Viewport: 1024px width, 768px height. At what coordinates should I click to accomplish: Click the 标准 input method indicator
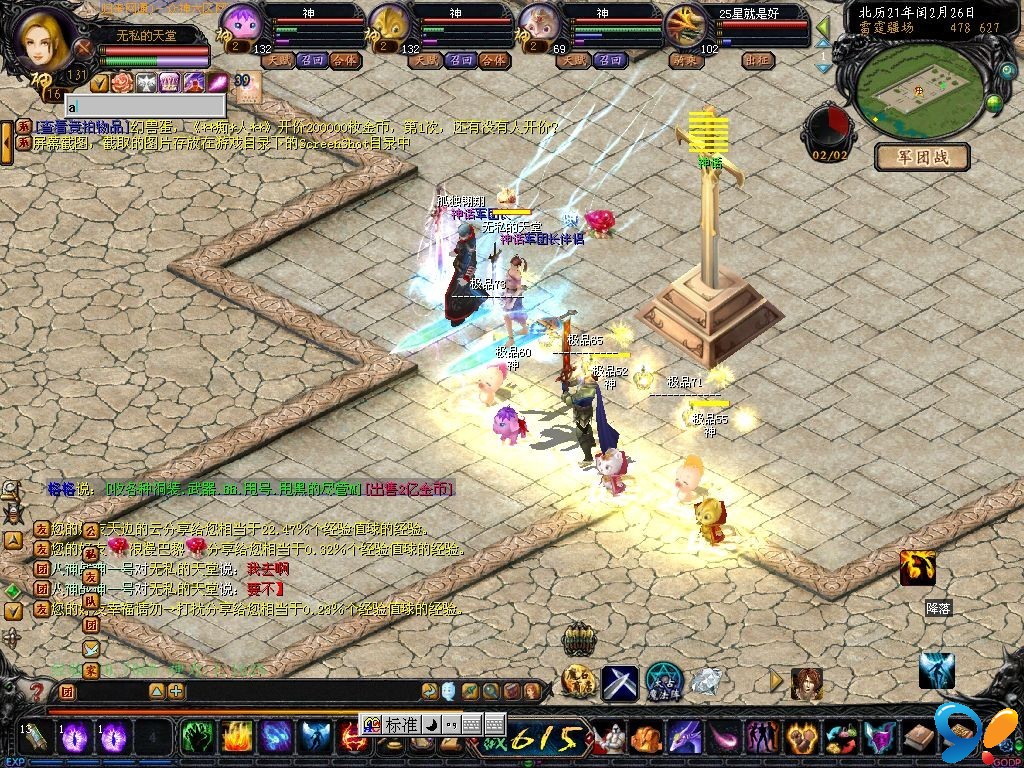(399, 724)
